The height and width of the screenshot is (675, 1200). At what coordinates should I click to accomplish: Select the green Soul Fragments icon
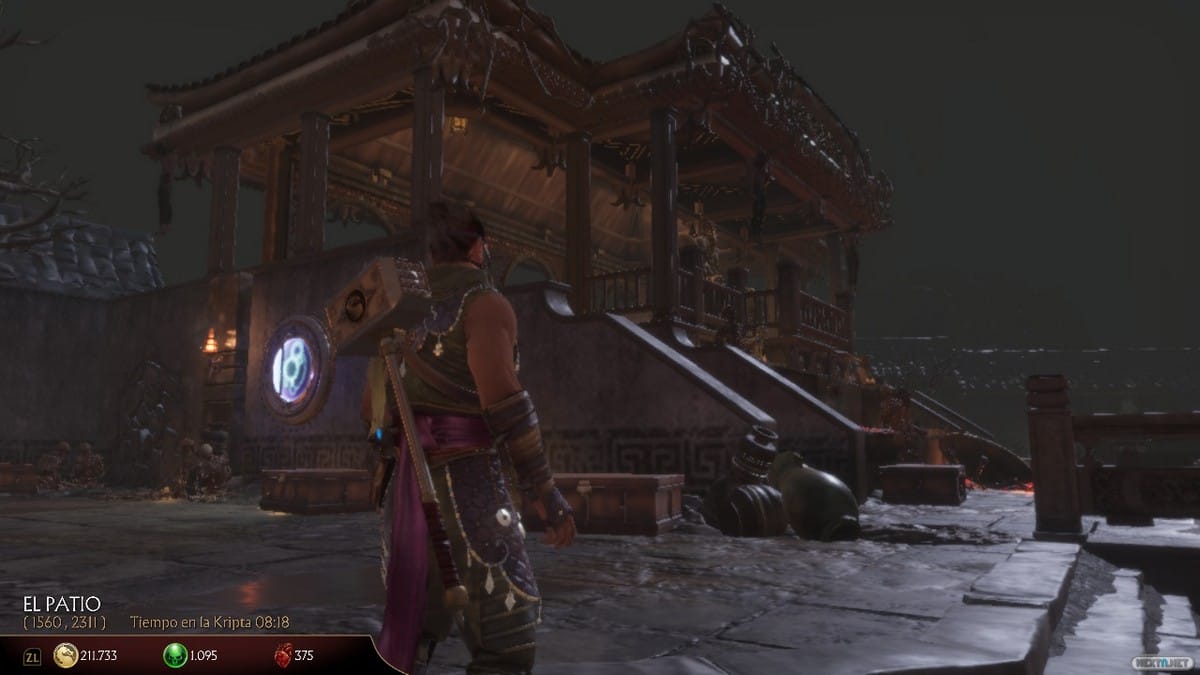[x=174, y=656]
